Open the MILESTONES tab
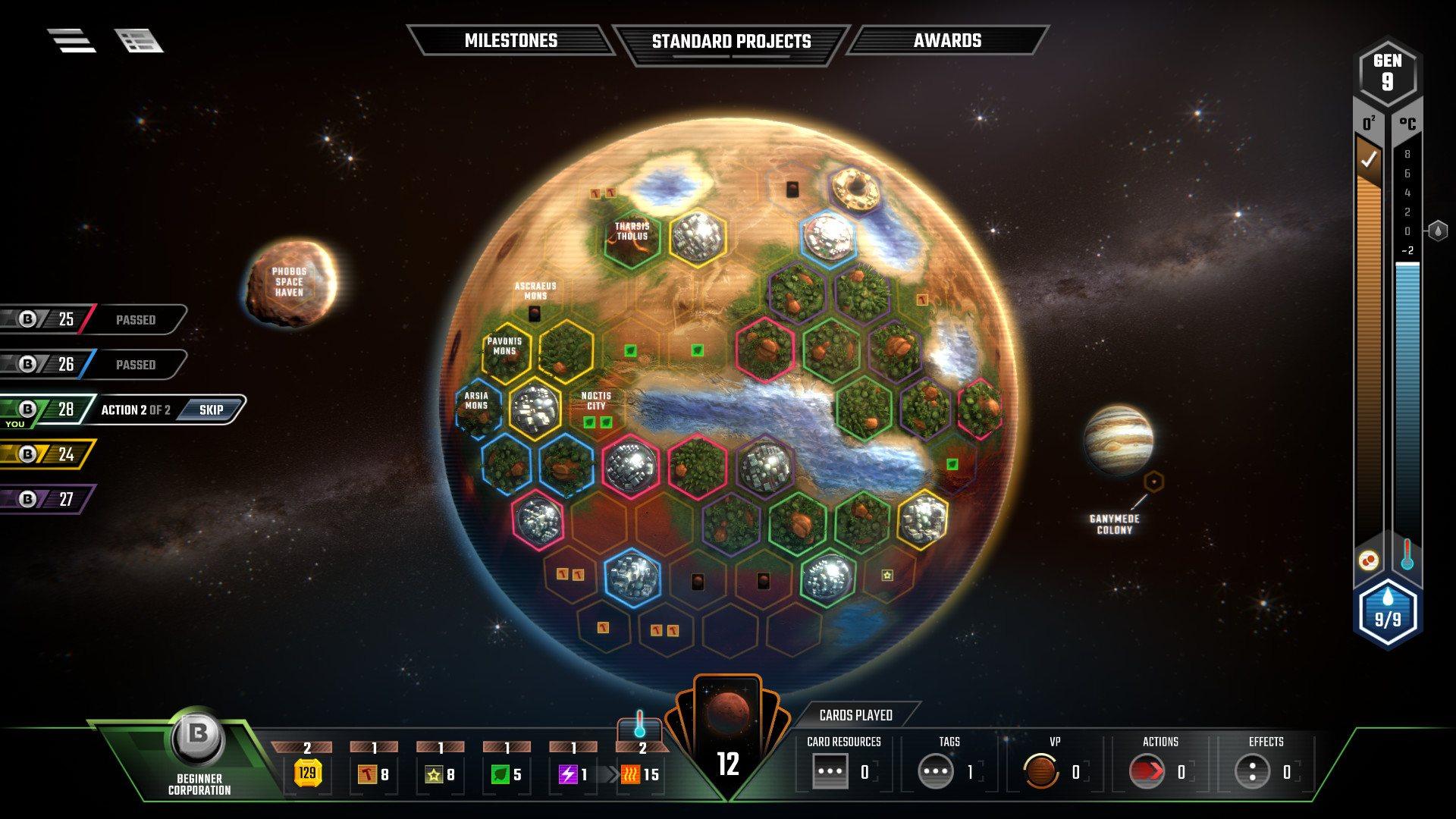The height and width of the screenshot is (819, 1456). tap(511, 41)
